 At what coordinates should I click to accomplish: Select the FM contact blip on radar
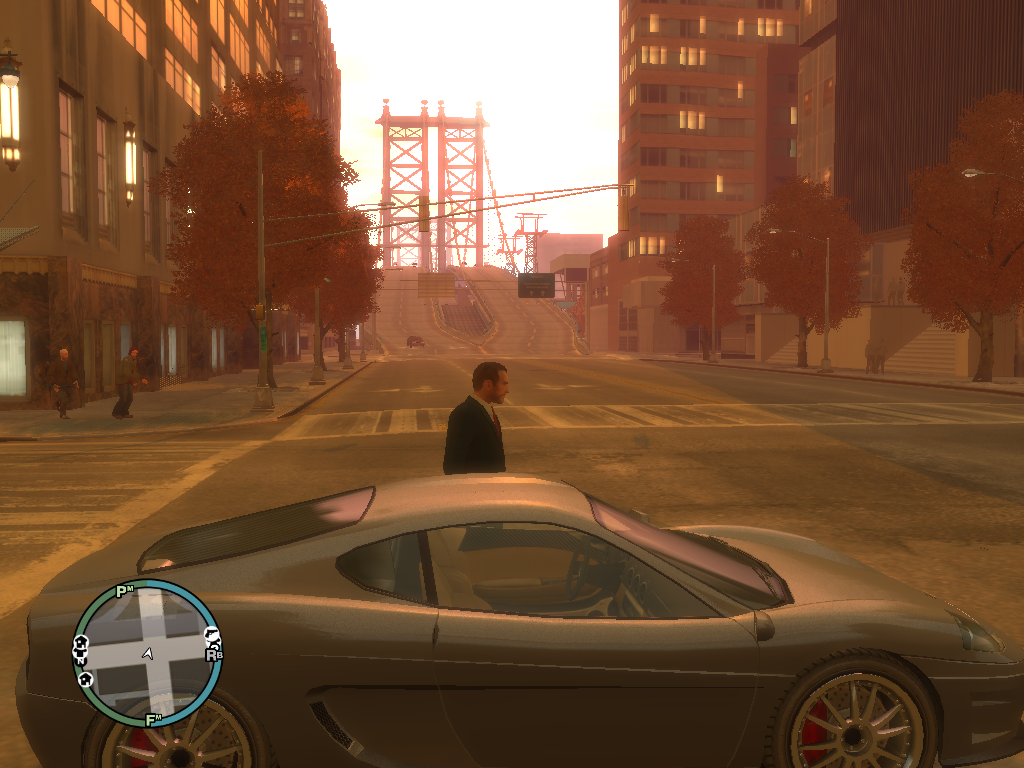pos(154,719)
